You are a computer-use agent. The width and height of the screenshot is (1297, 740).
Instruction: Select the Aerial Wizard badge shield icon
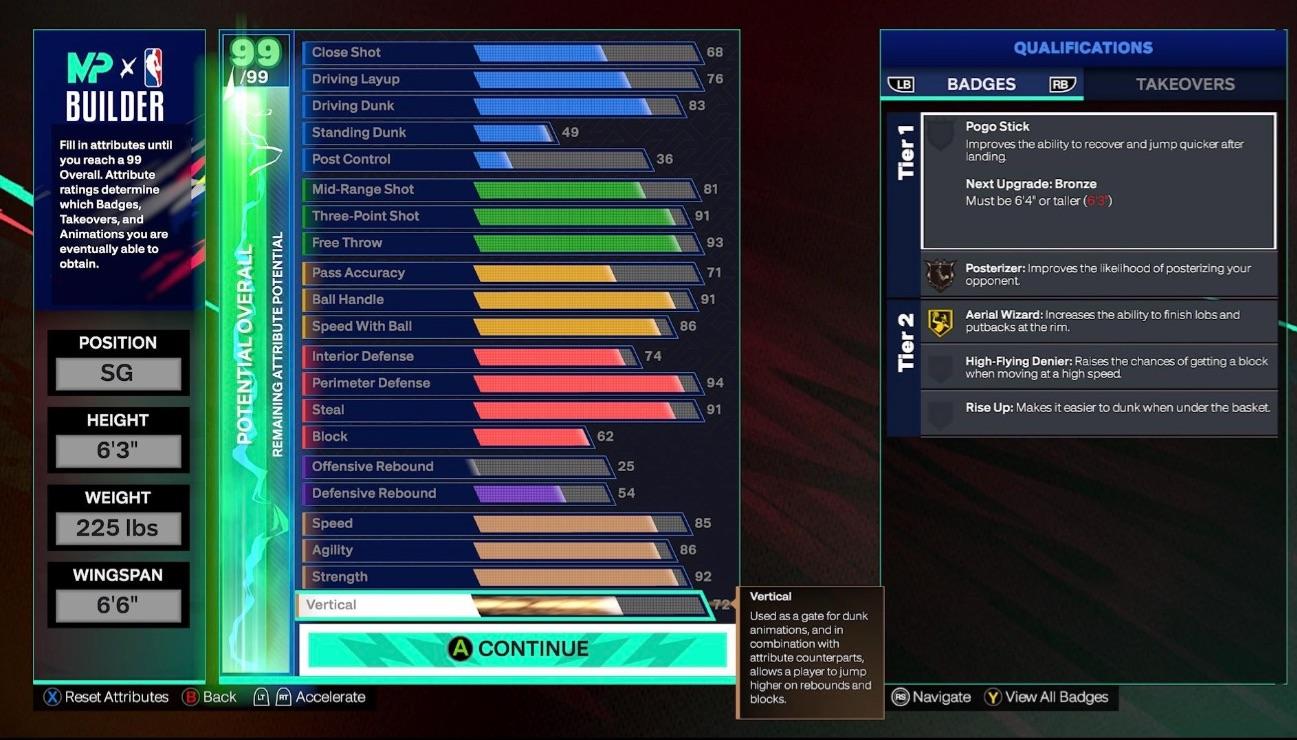[940, 321]
